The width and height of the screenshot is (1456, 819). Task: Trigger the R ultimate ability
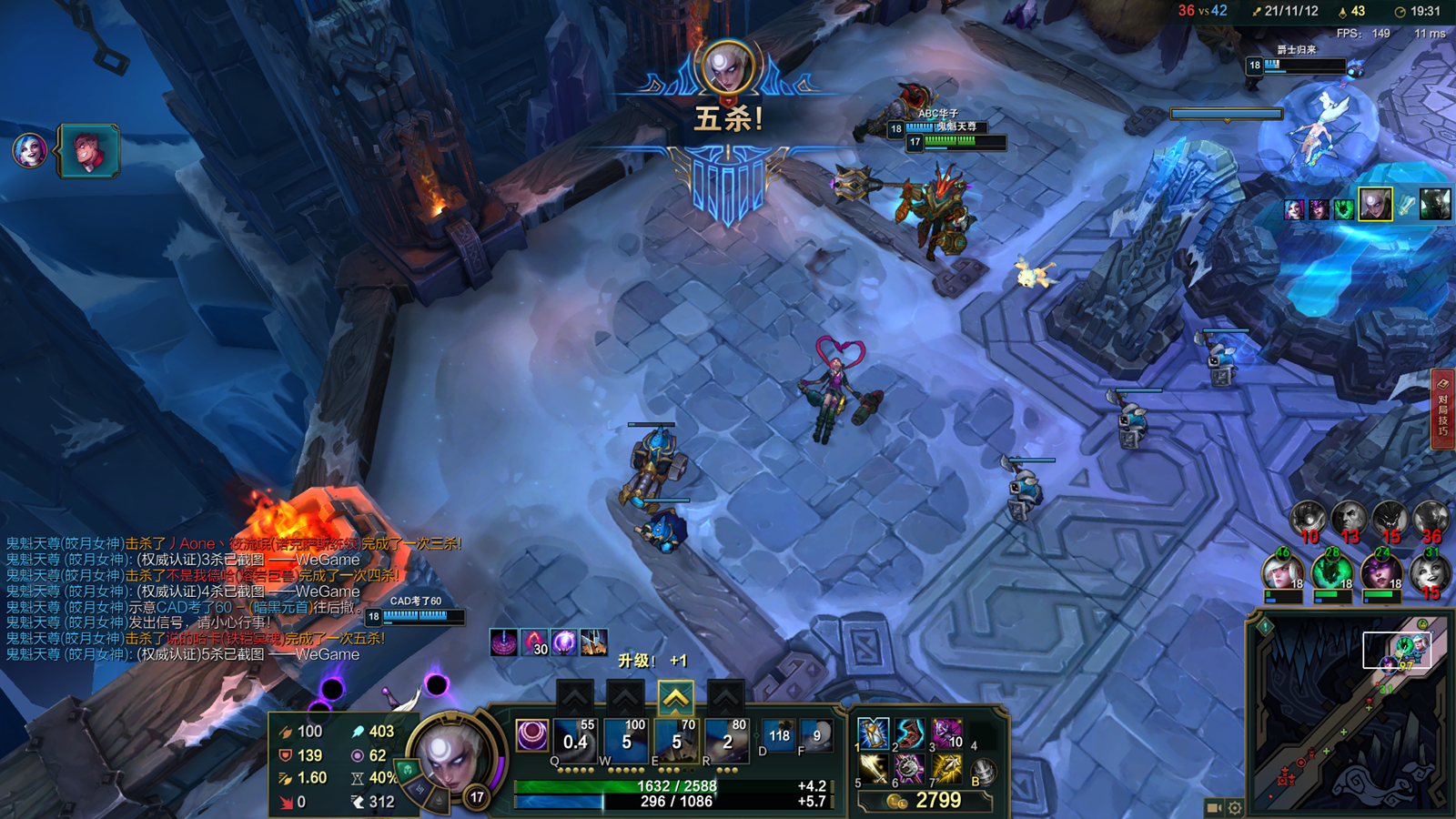727,739
